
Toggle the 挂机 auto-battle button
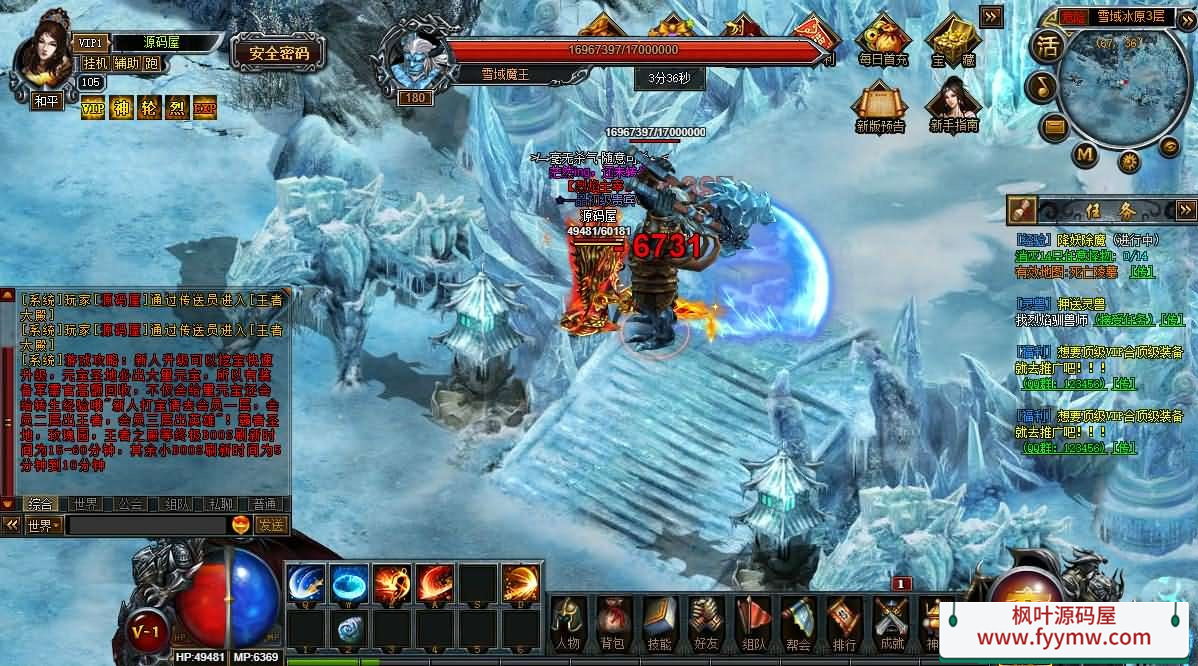pos(95,63)
